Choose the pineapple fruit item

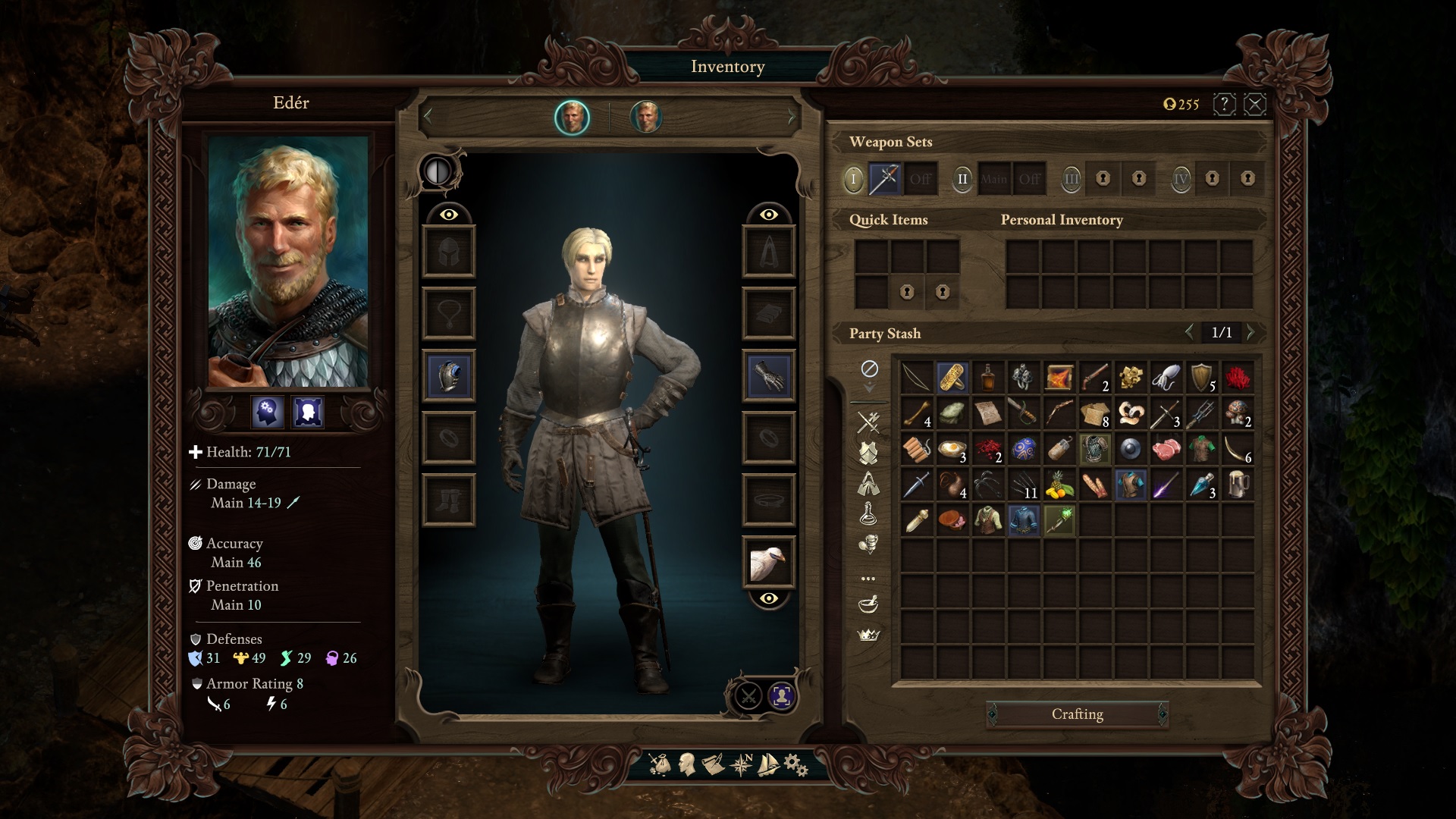point(1059,485)
